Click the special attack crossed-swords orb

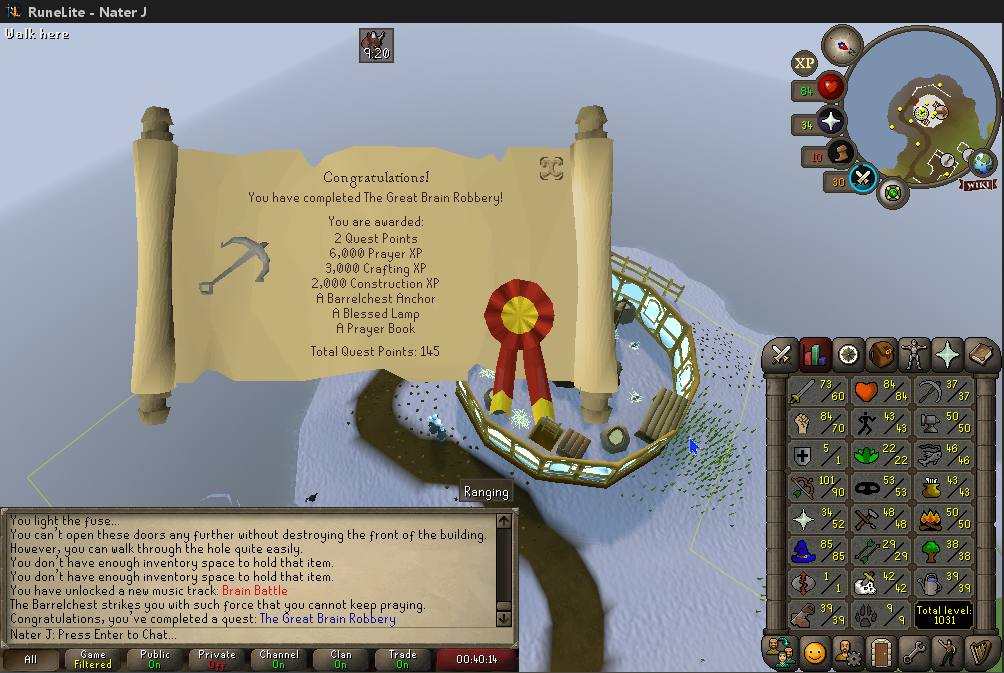click(x=862, y=179)
